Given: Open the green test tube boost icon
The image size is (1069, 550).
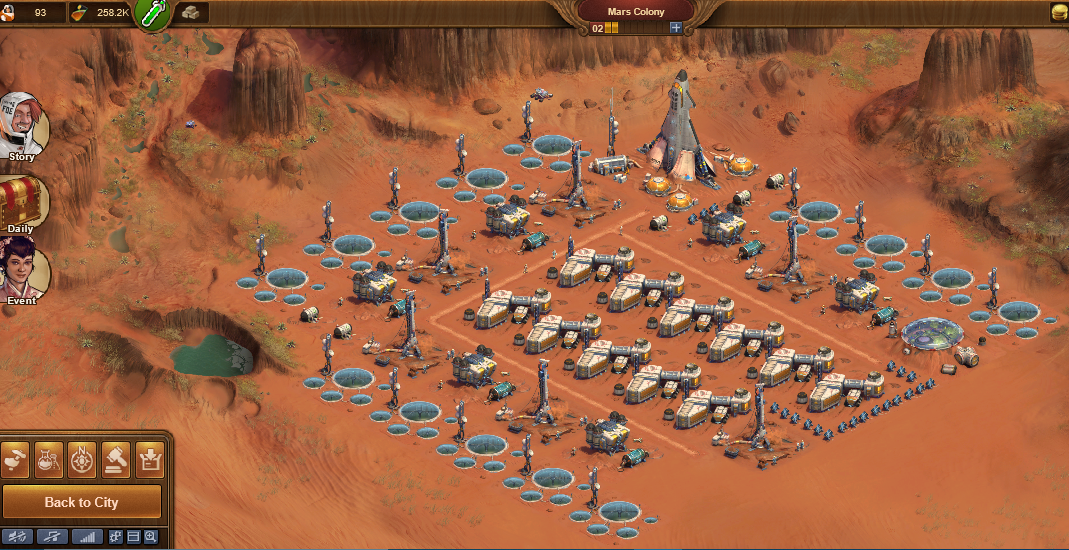Looking at the screenshot, I should point(153,14).
